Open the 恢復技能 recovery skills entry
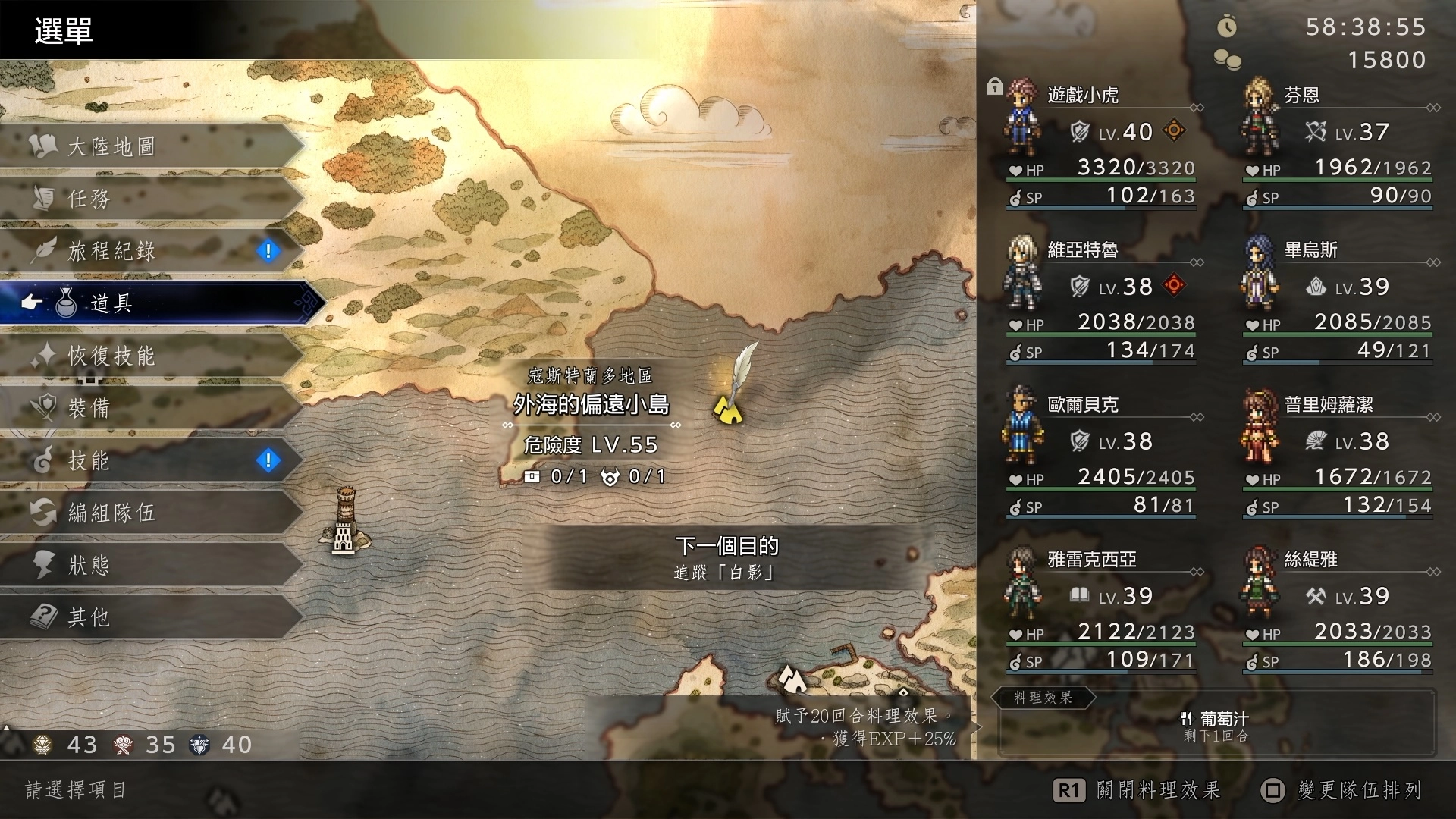1456x819 pixels. tap(152, 355)
